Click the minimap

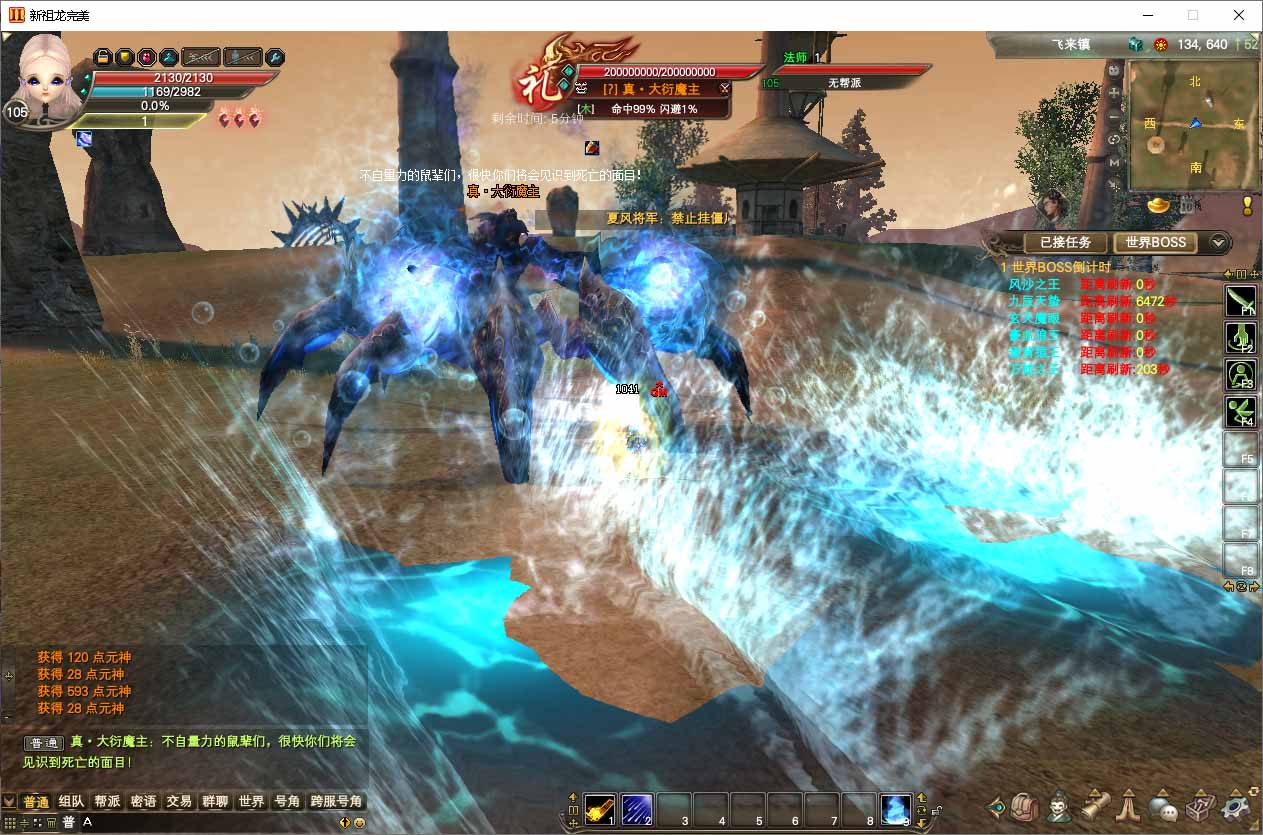(x=1192, y=125)
